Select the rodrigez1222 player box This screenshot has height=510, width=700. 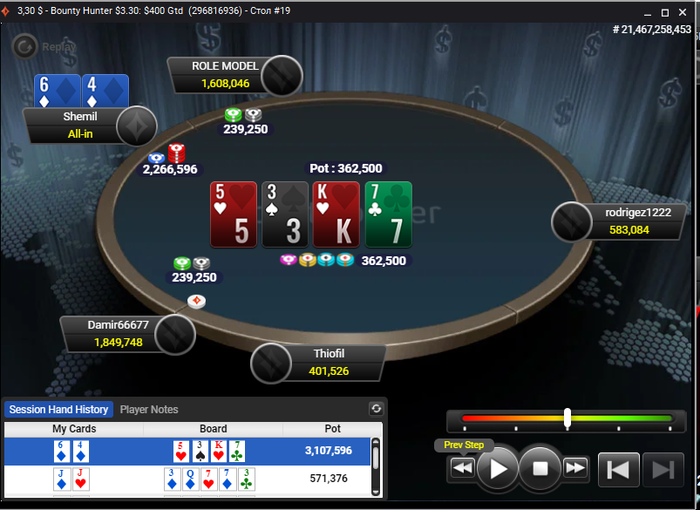(x=627, y=221)
